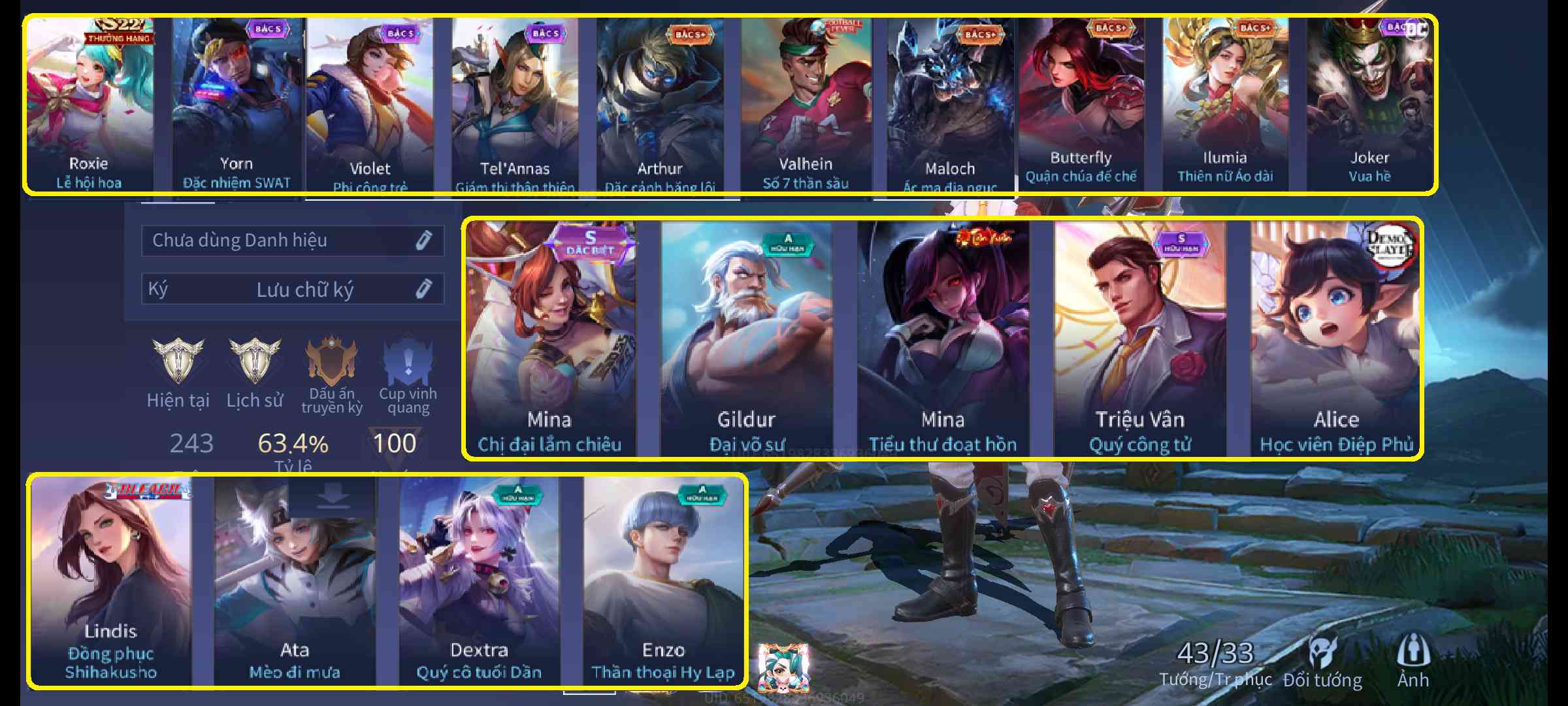Image resolution: width=1568 pixels, height=706 pixels.
Task: Open the Violet Phi công trẻ card
Action: tap(370, 105)
